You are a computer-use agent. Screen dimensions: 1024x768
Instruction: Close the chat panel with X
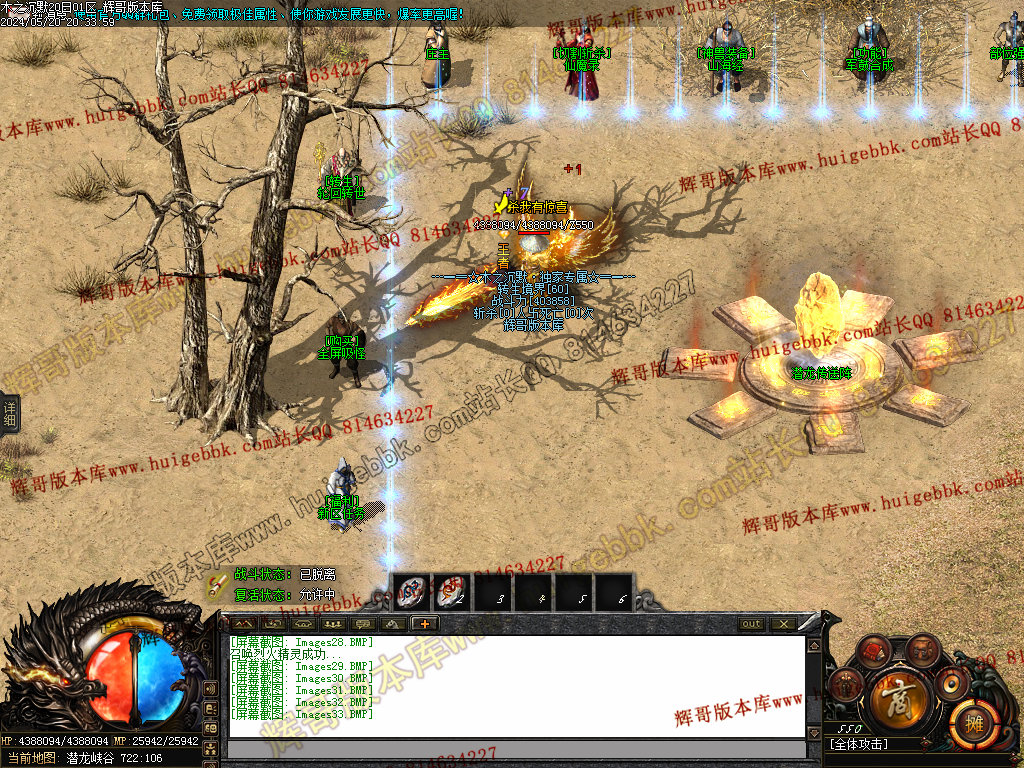pyautogui.click(x=782, y=624)
